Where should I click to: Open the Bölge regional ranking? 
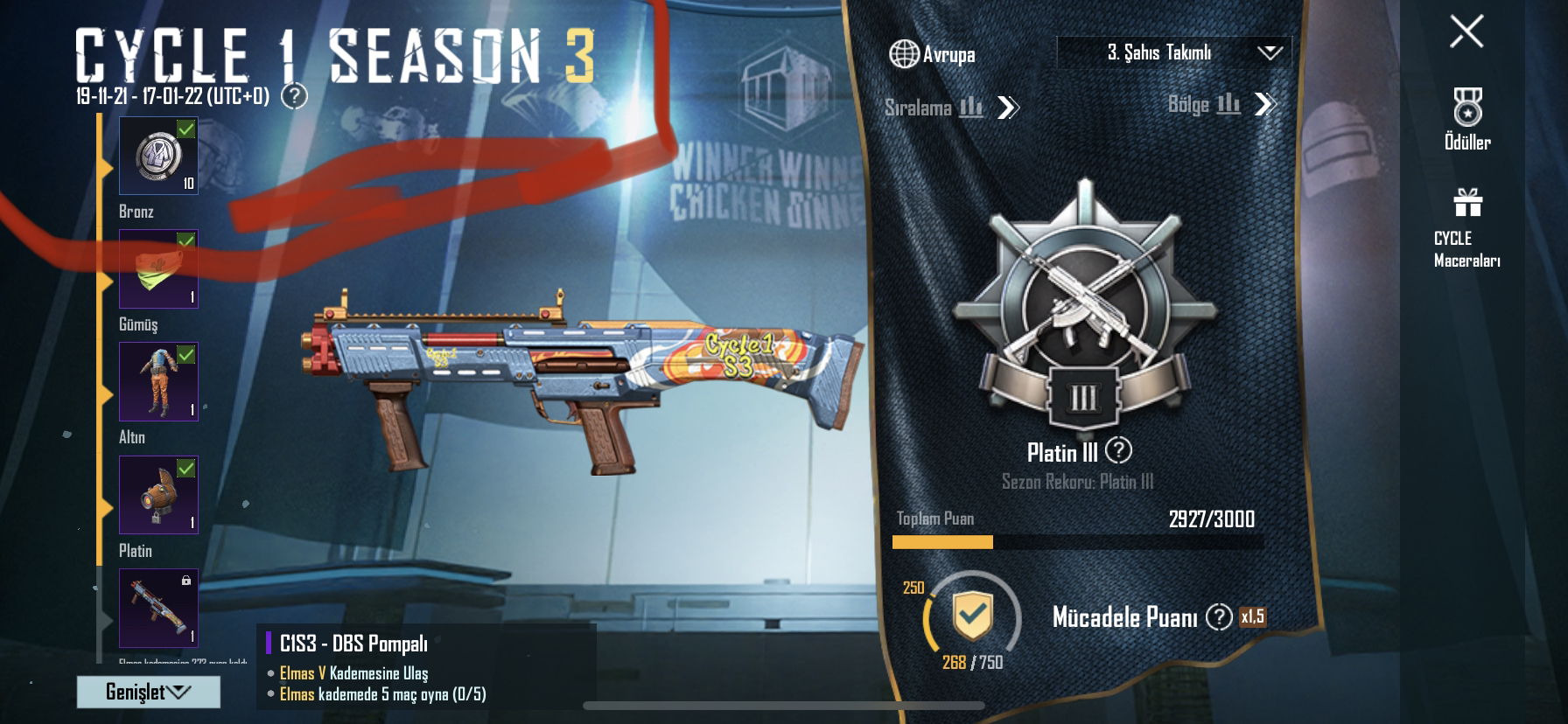pyautogui.click(x=1221, y=105)
